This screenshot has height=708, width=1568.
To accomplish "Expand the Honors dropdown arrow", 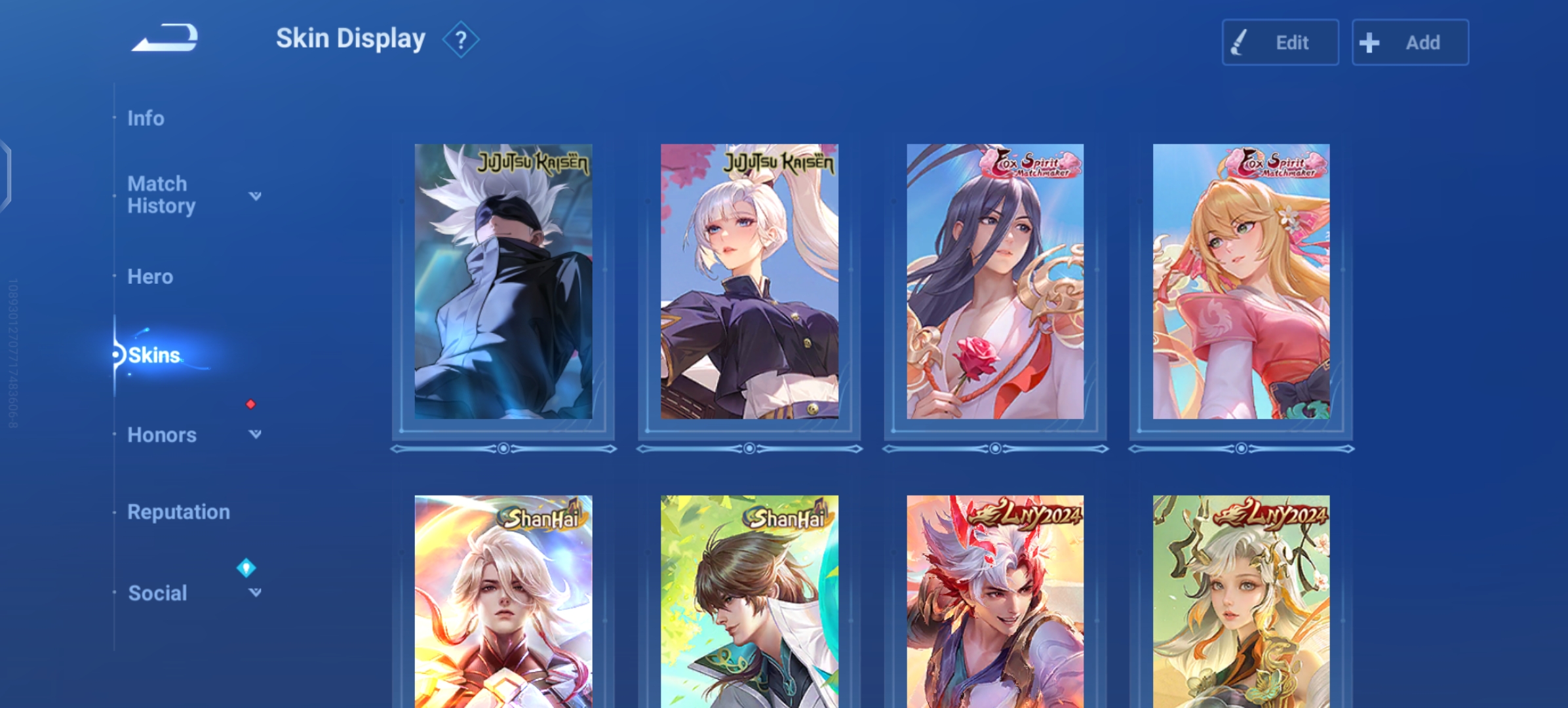I will (255, 434).
